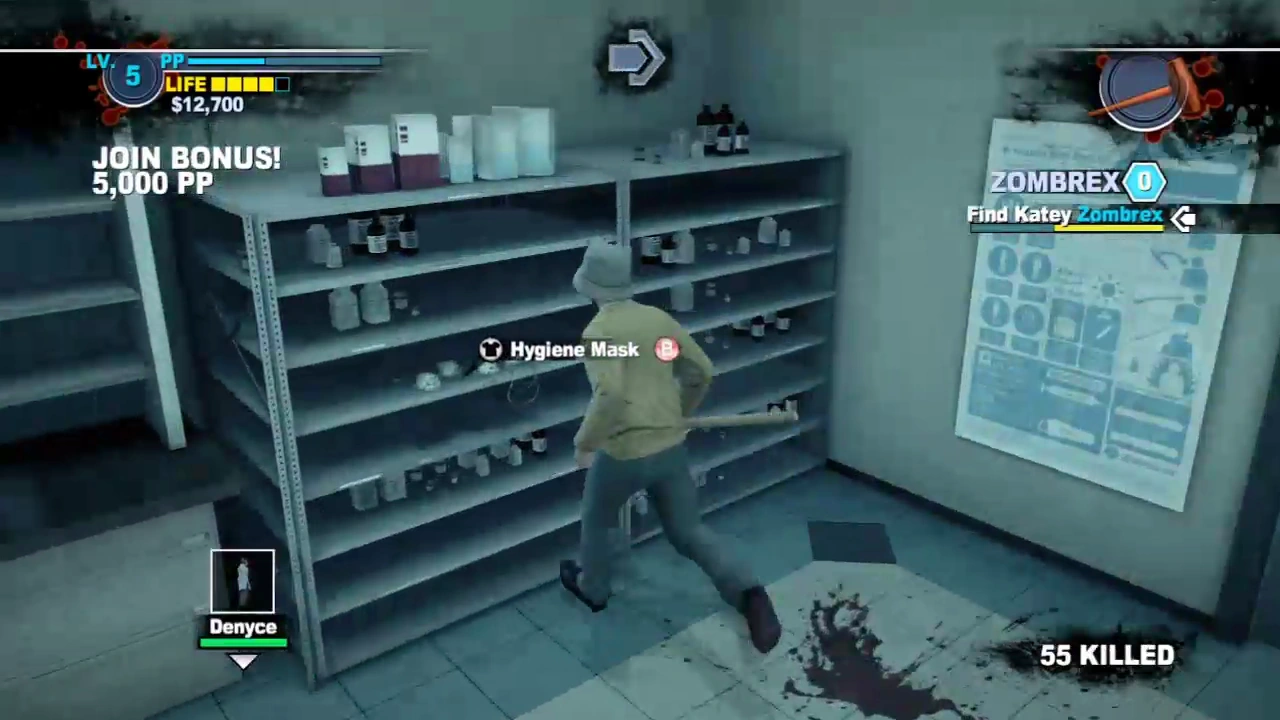Click the clothing shirt icon beside Hygiene Mask

click(490, 349)
